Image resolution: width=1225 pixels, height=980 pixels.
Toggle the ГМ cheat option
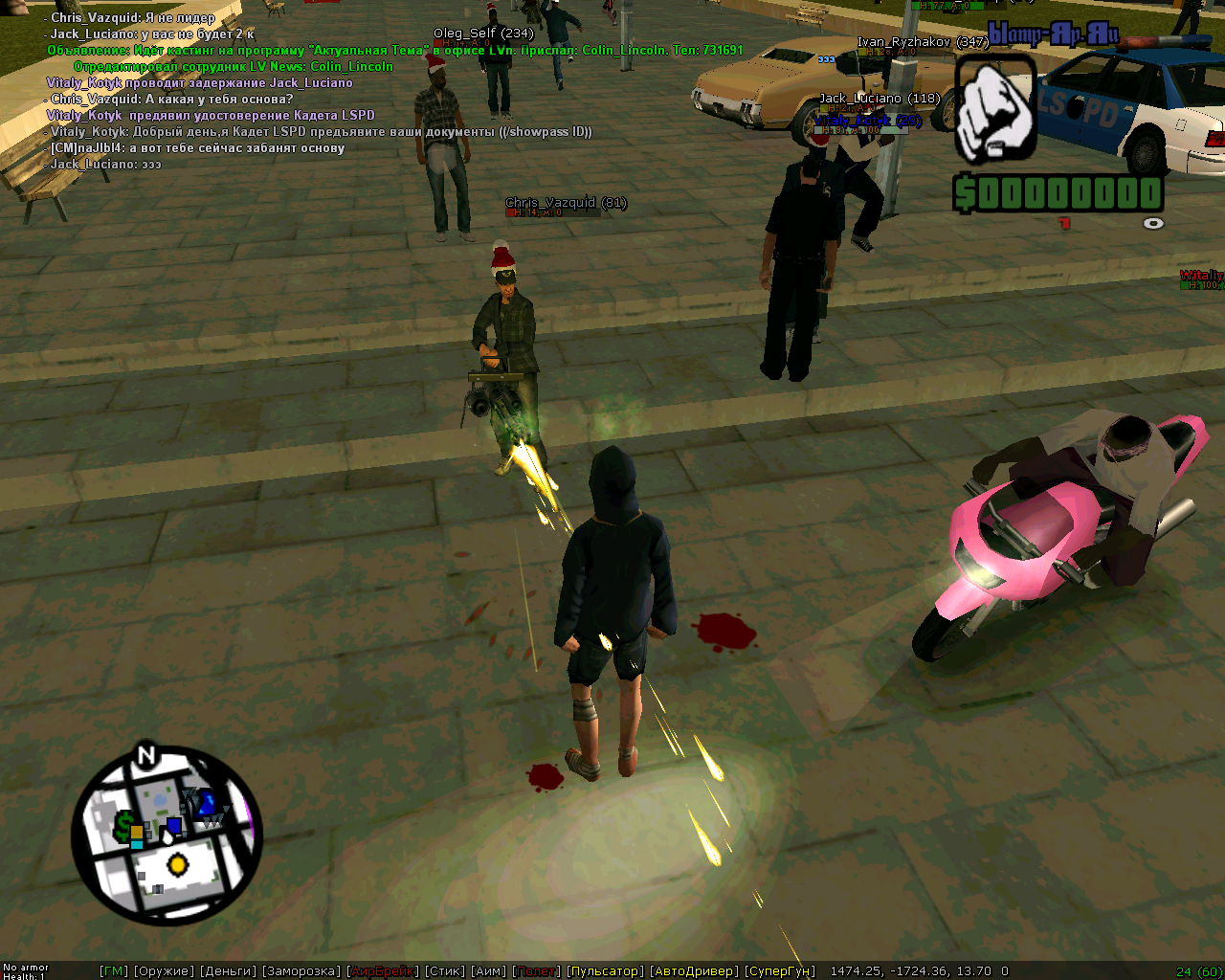(x=114, y=971)
